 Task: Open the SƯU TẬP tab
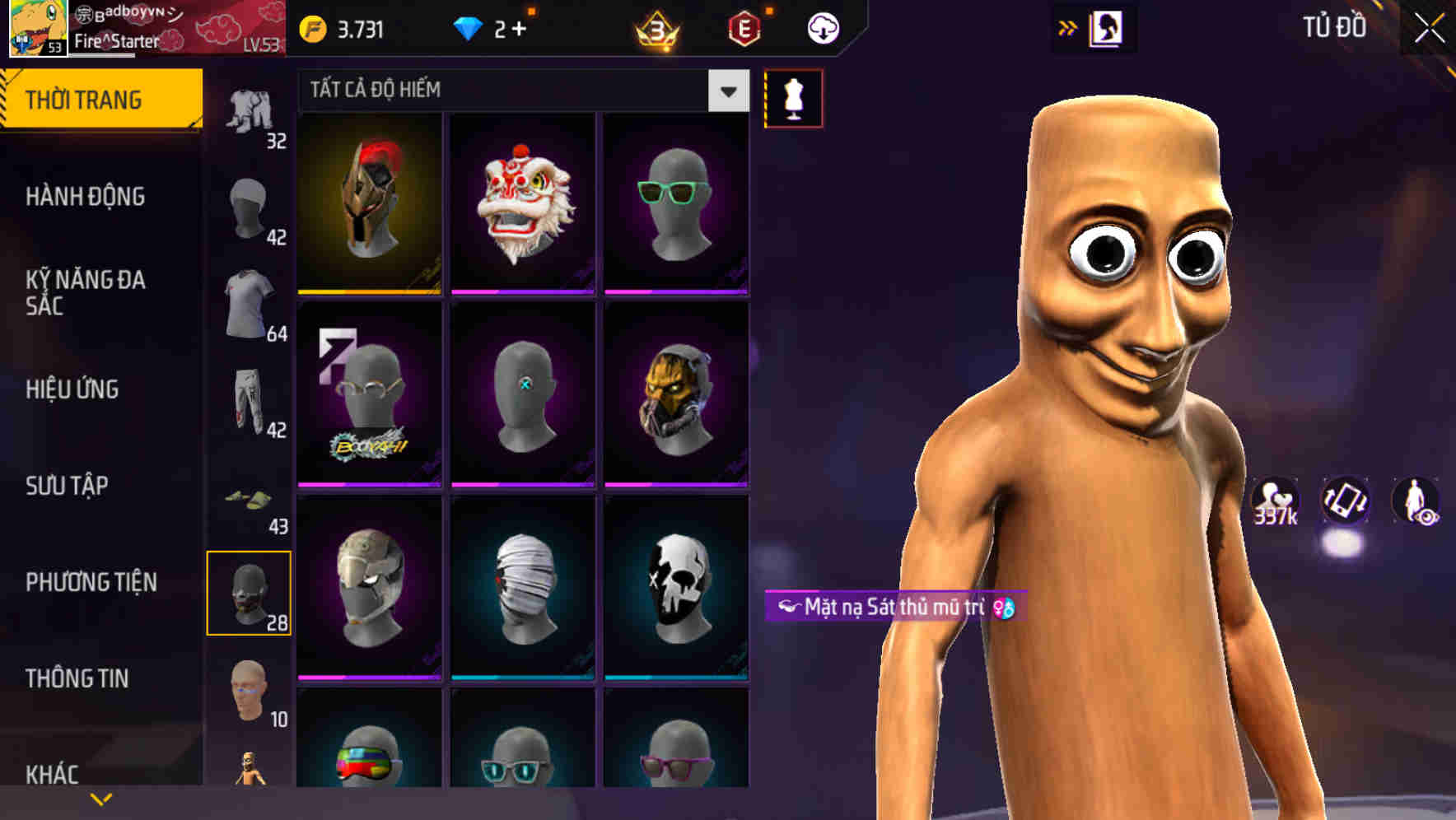[66, 486]
